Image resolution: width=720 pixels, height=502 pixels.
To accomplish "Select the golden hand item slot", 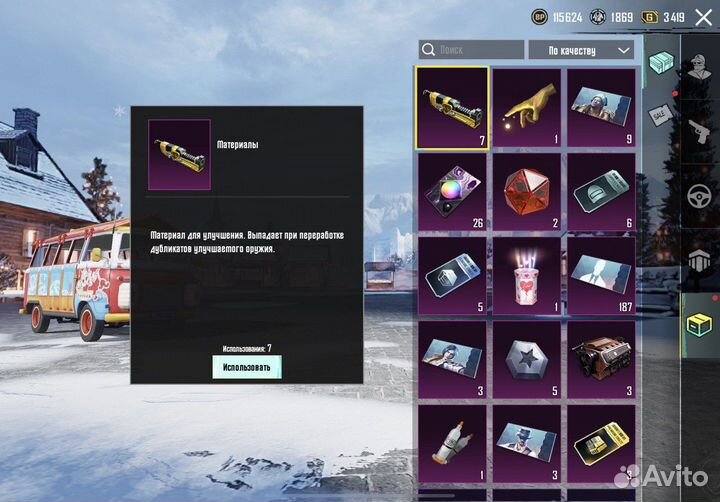I will click(527, 107).
